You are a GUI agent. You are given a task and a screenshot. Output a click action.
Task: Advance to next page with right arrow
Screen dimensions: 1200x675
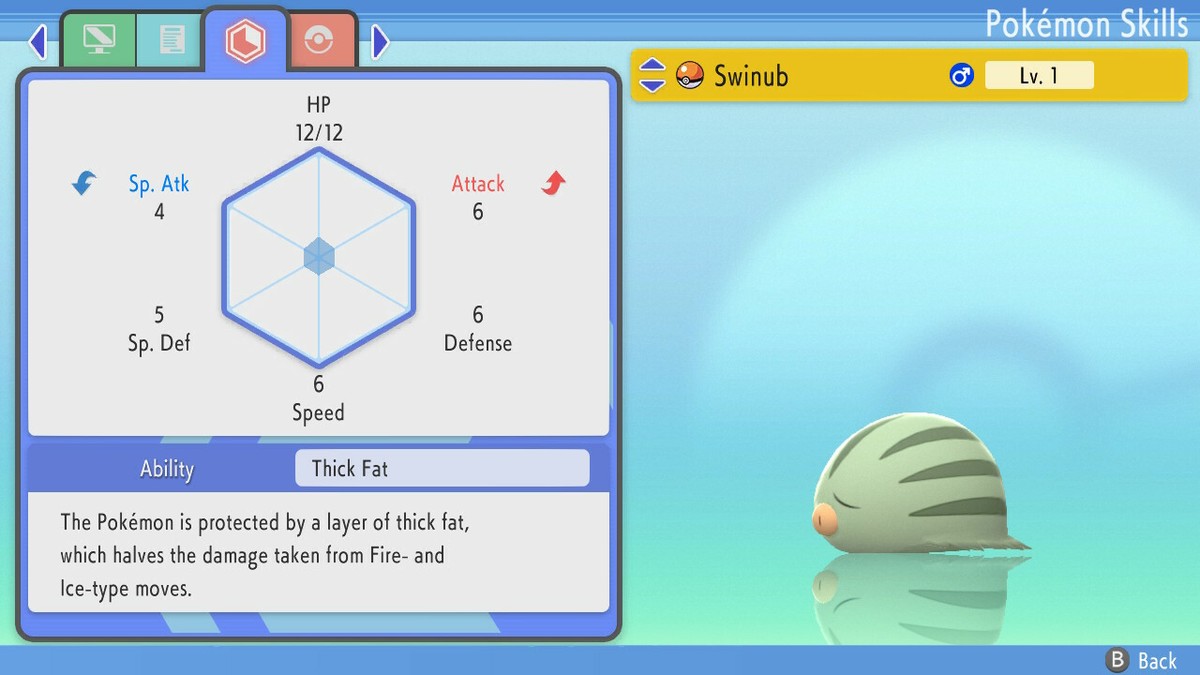coord(380,41)
